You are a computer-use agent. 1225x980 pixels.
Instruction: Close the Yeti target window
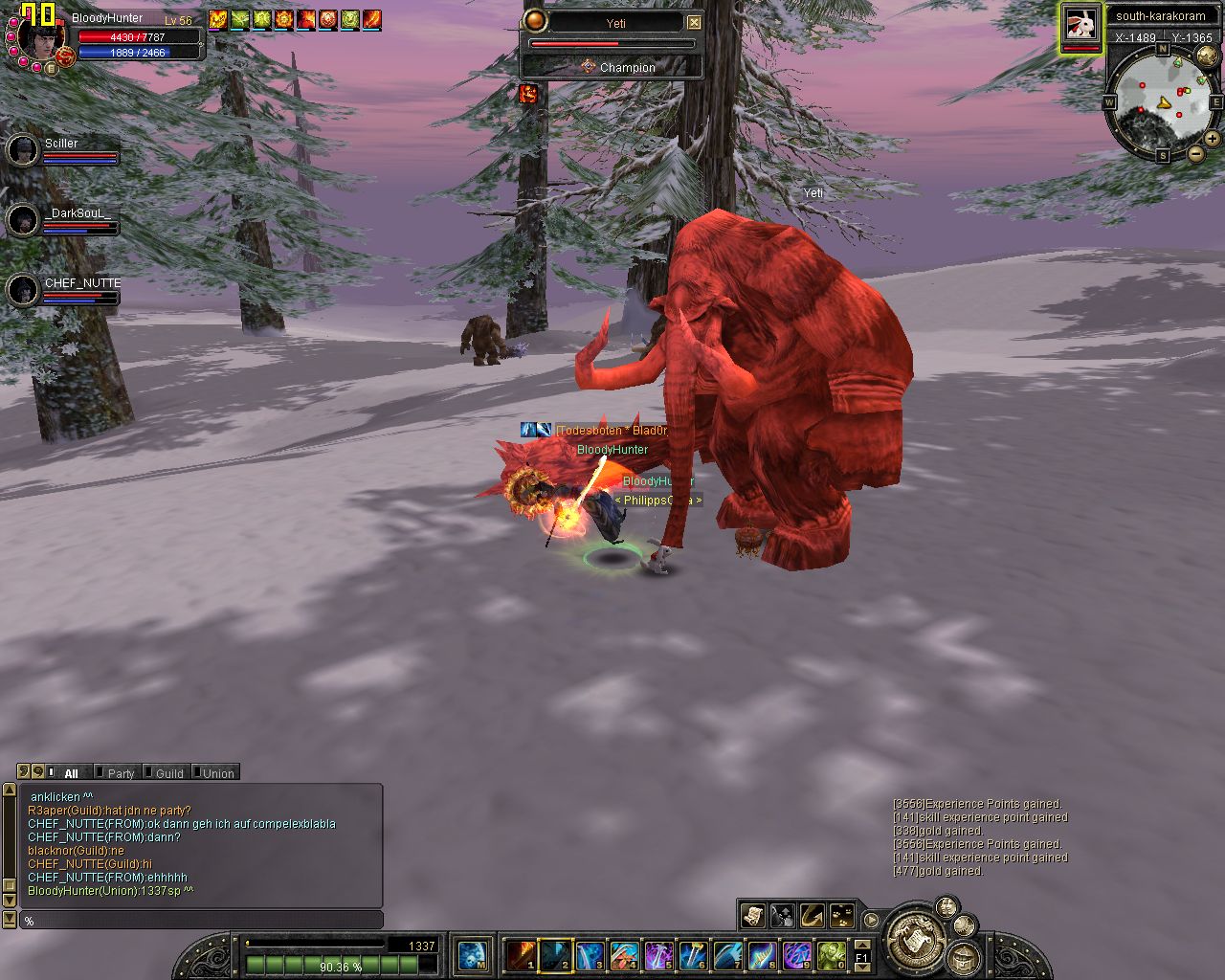click(695, 23)
